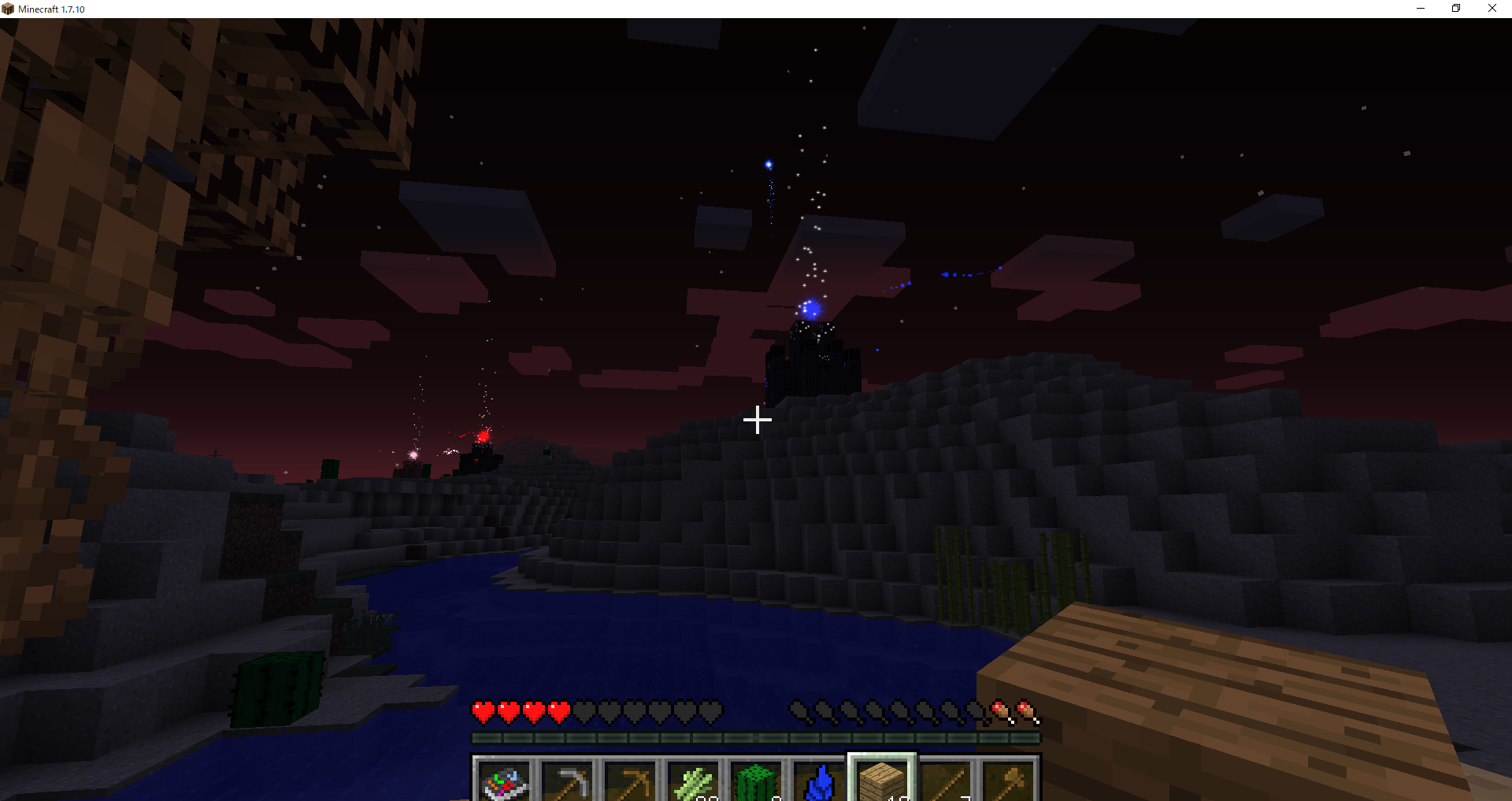The height and width of the screenshot is (801, 1512).
Task: Select the wooden shovel slot
Action: tap(1008, 781)
